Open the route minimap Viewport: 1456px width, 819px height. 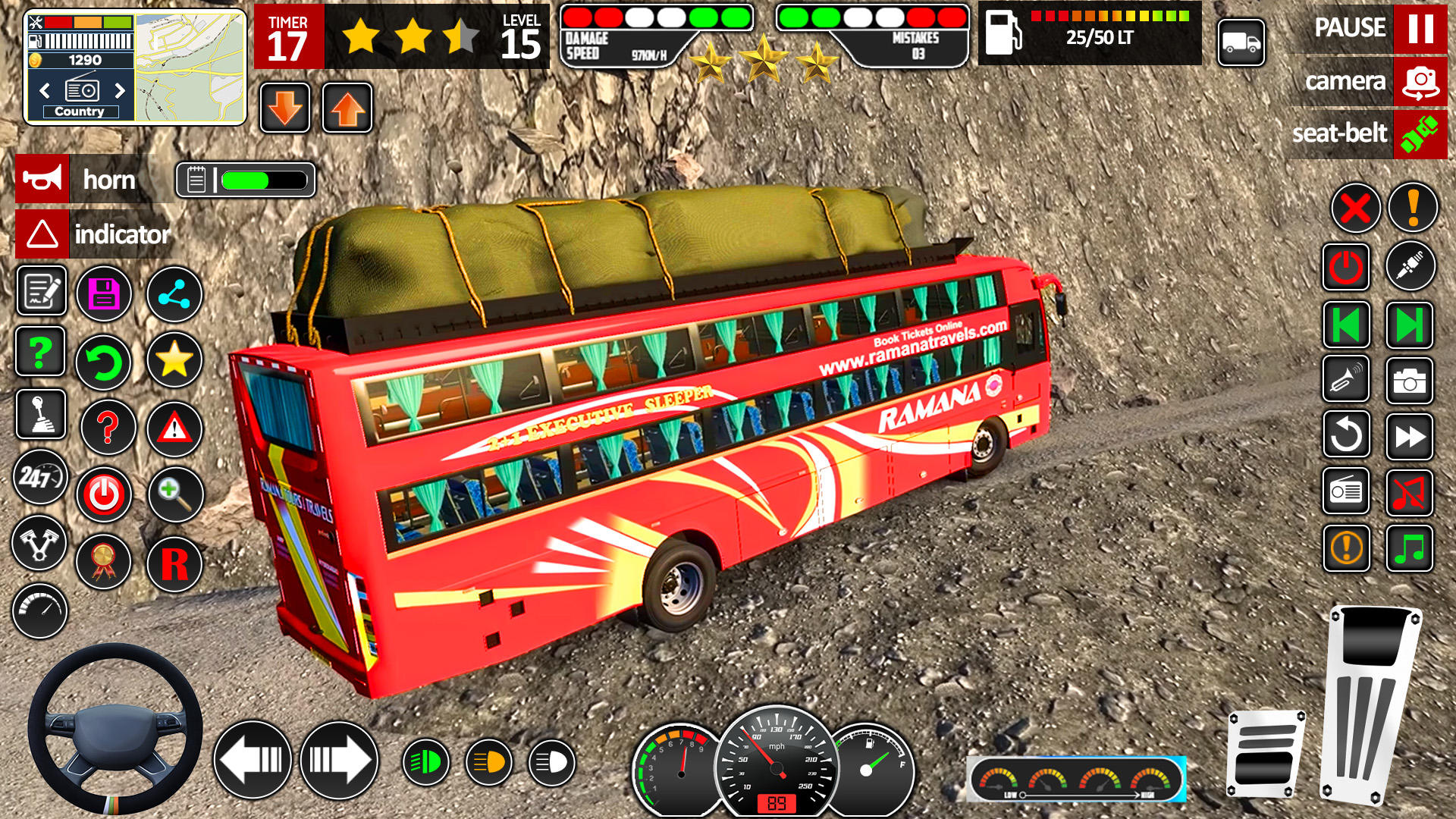tap(190, 67)
